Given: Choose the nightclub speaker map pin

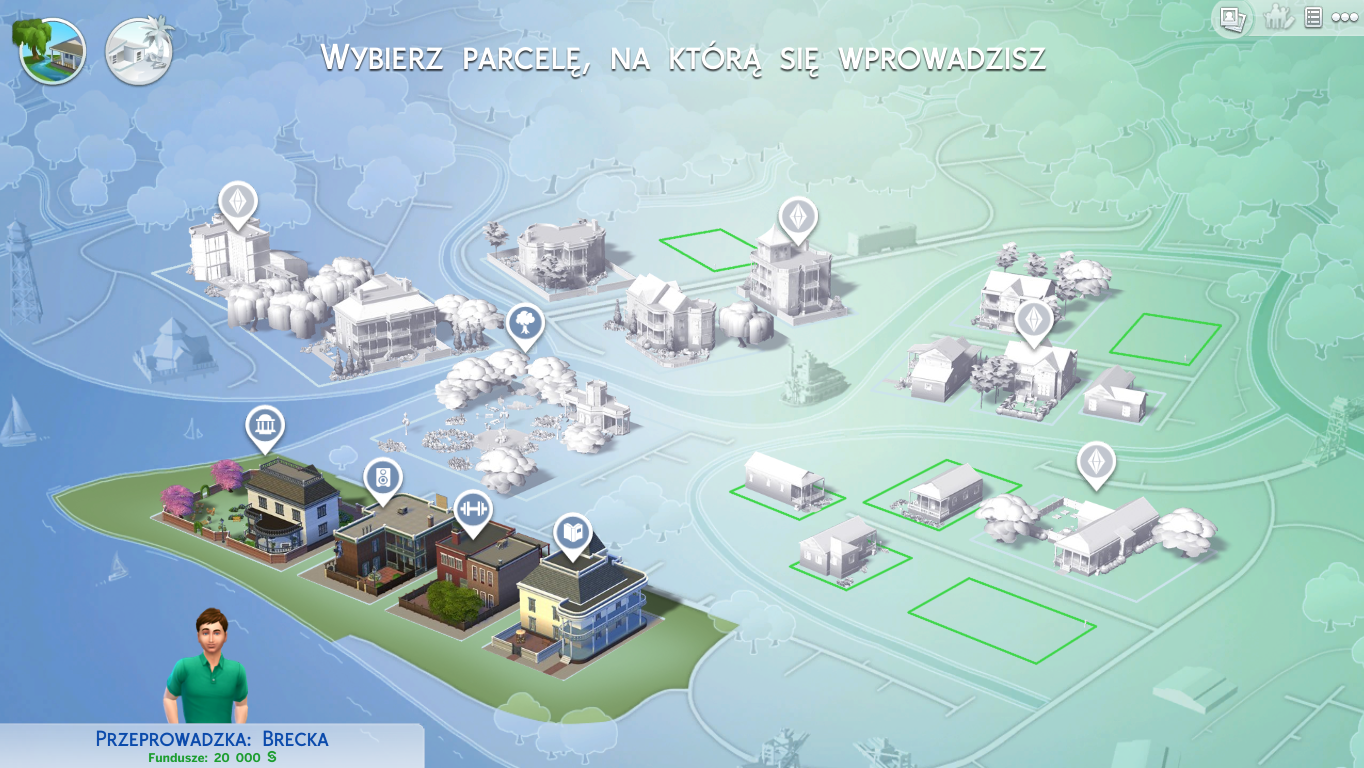Looking at the screenshot, I should [x=382, y=478].
